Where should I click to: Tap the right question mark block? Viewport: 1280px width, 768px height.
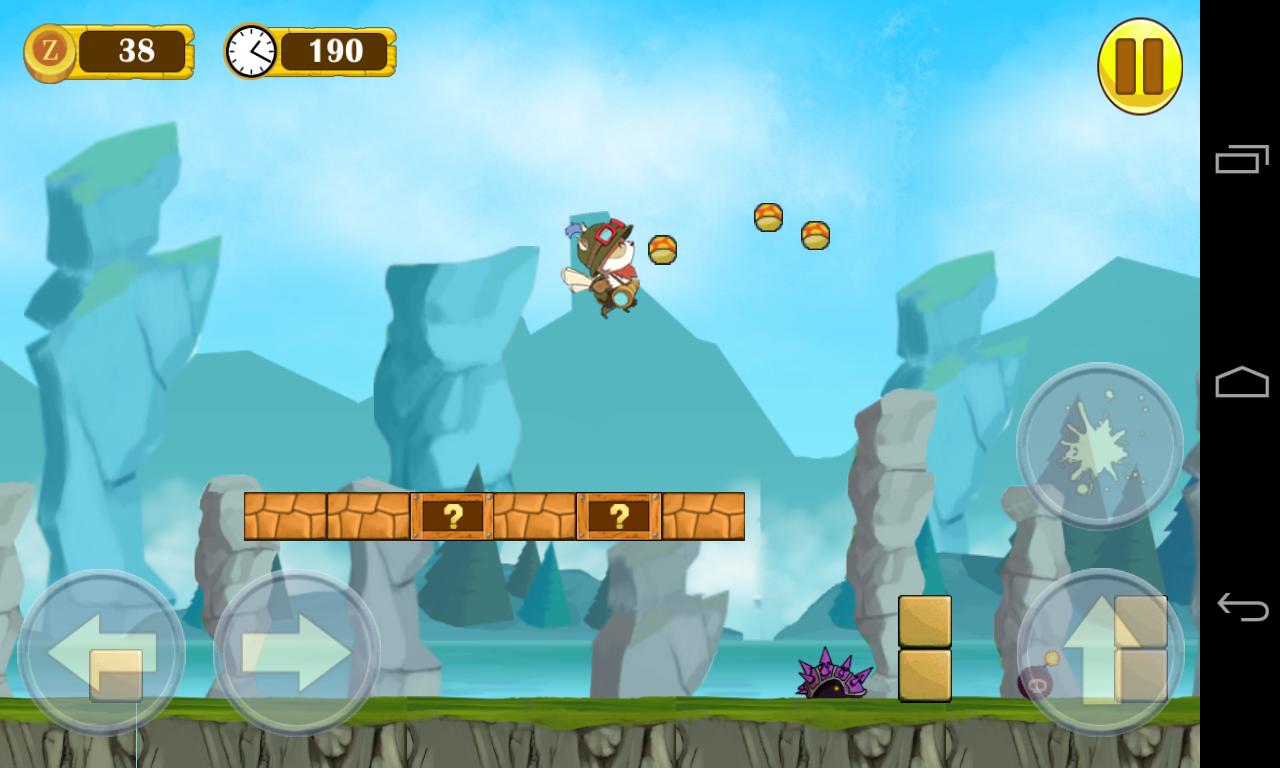pos(618,516)
